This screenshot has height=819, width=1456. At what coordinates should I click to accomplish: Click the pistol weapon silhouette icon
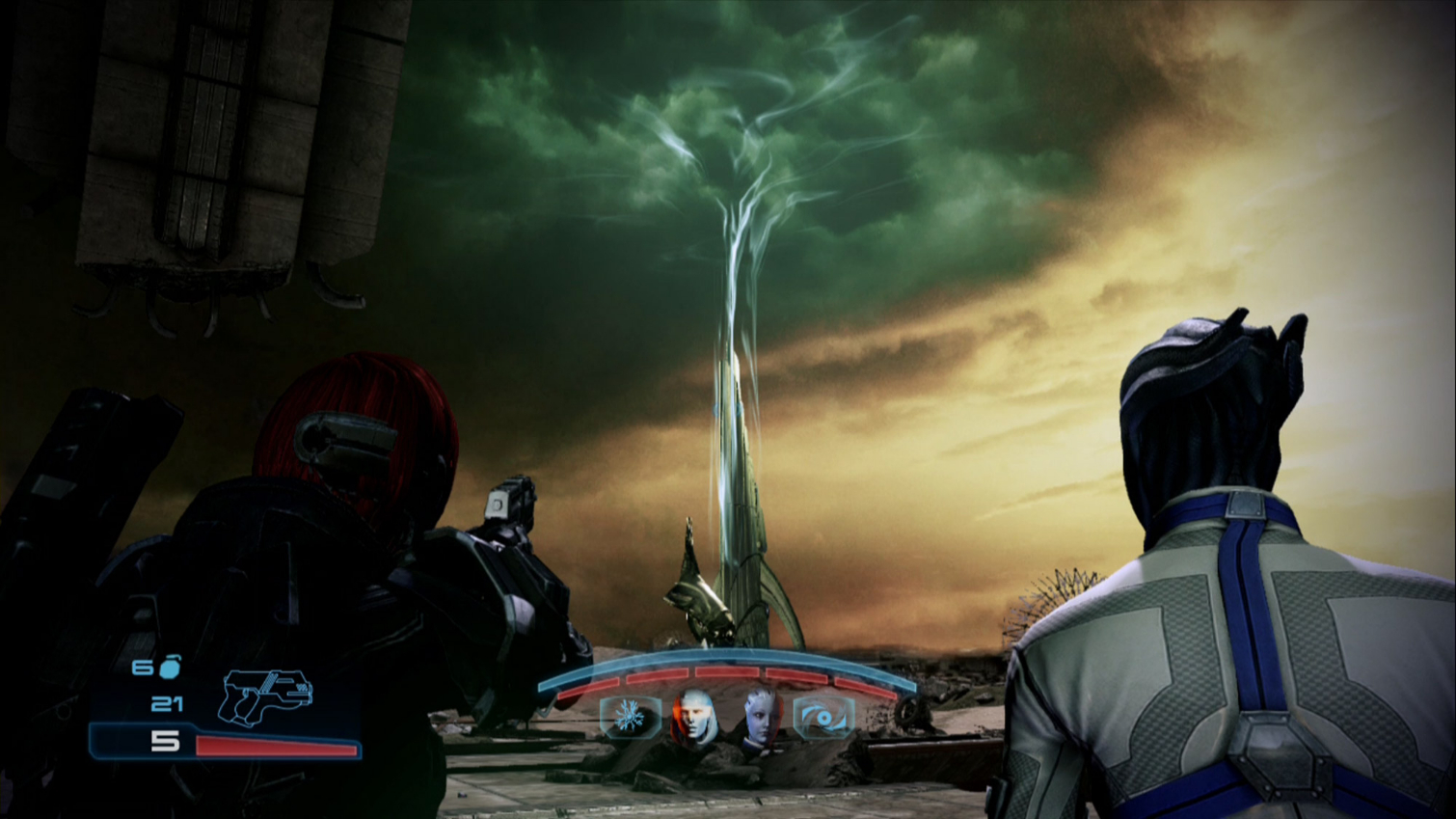[267, 697]
